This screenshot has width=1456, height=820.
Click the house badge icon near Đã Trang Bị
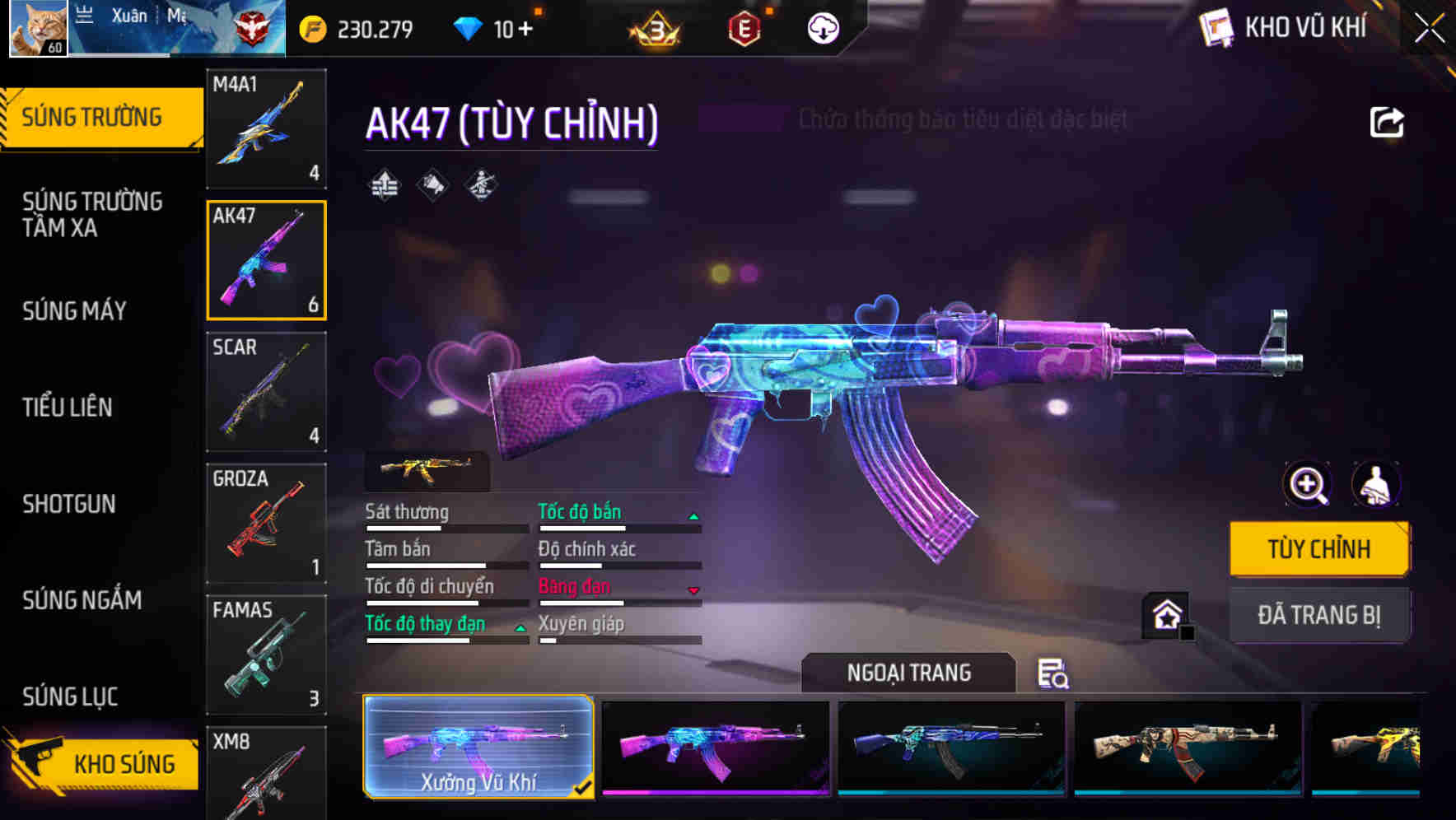1164,612
